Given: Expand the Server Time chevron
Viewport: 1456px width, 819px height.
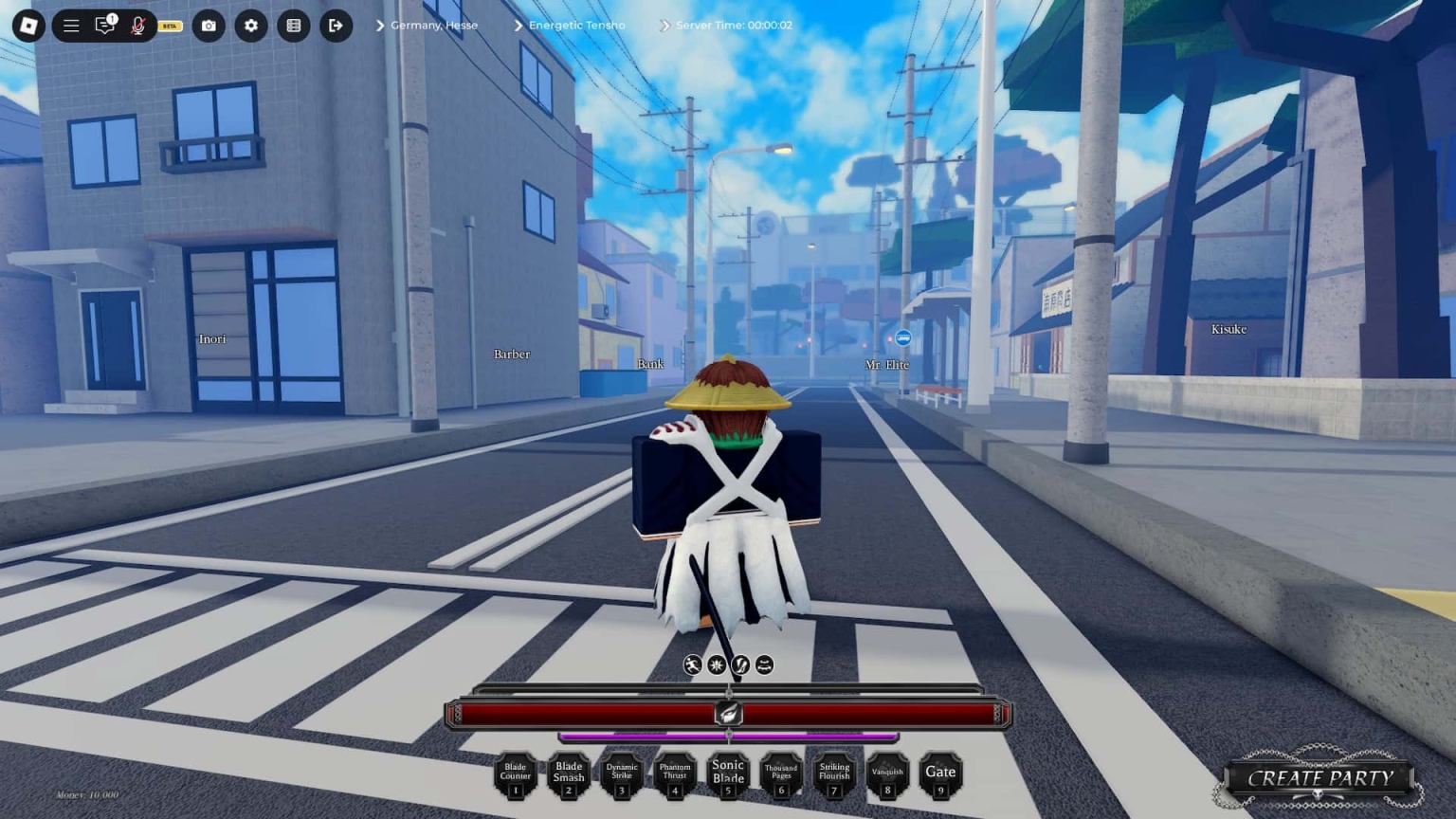Looking at the screenshot, I should (663, 26).
